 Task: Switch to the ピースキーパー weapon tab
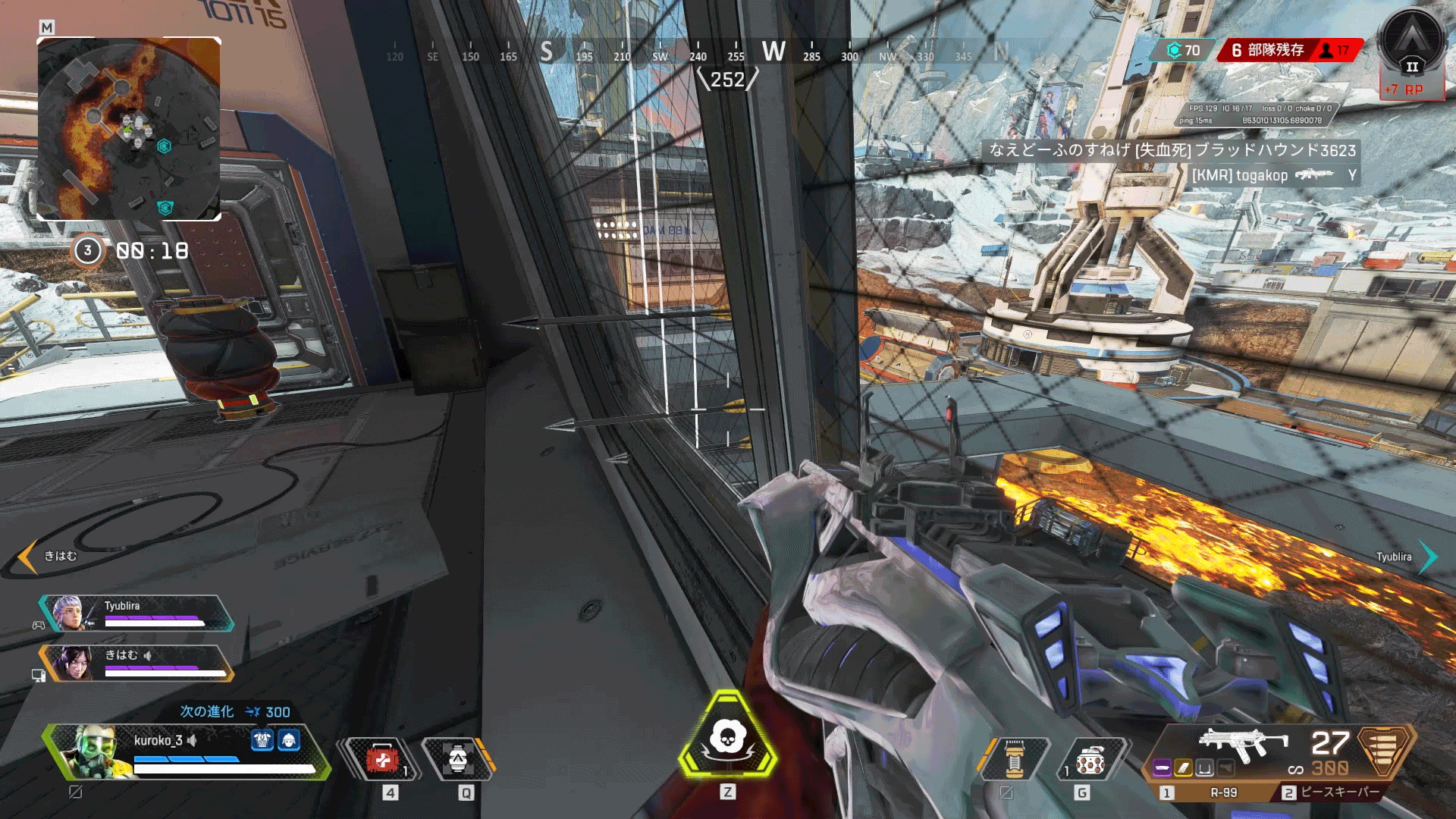point(1332,792)
